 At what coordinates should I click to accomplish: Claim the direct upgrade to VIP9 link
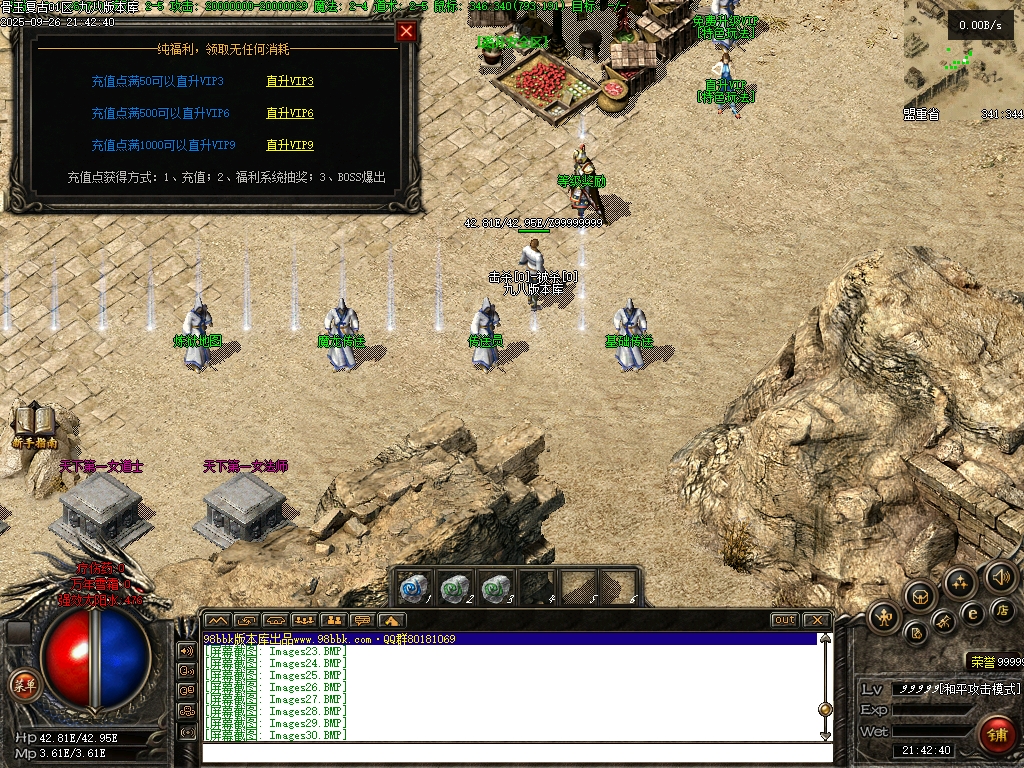click(289, 145)
